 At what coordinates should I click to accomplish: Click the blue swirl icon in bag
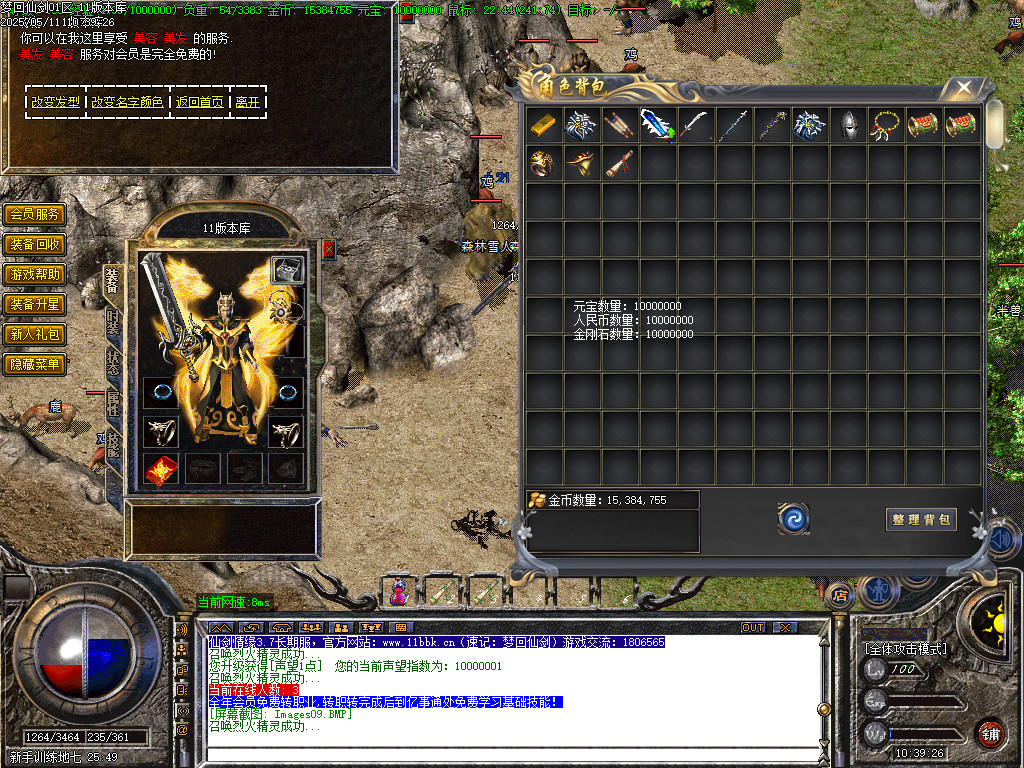pyautogui.click(x=794, y=518)
